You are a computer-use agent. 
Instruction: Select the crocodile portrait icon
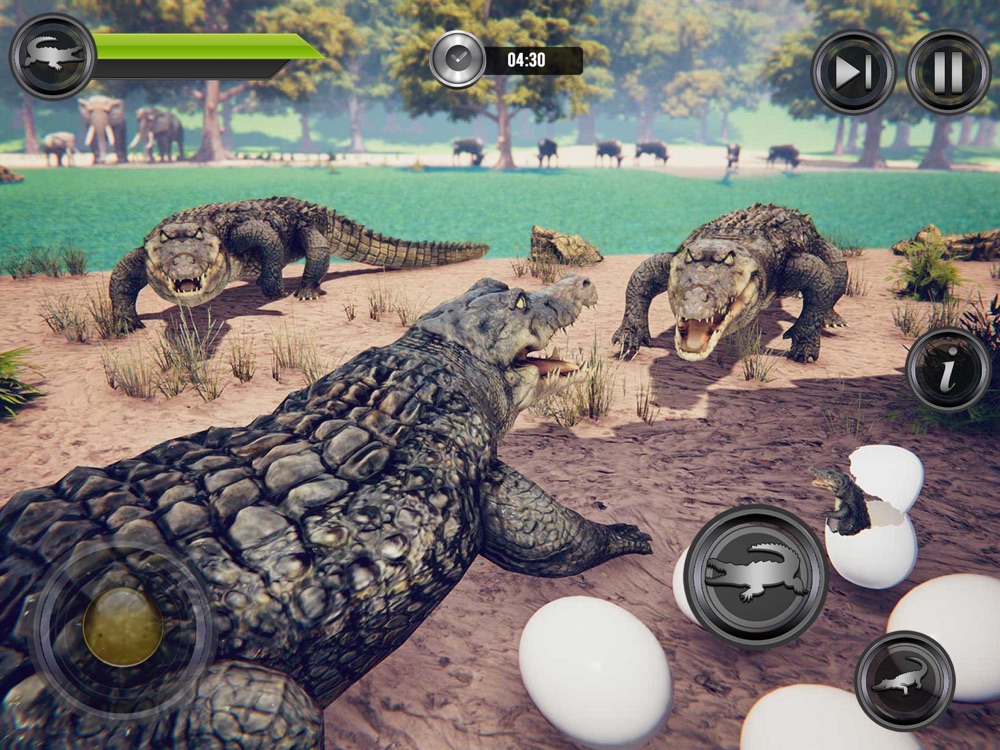pos(53,56)
